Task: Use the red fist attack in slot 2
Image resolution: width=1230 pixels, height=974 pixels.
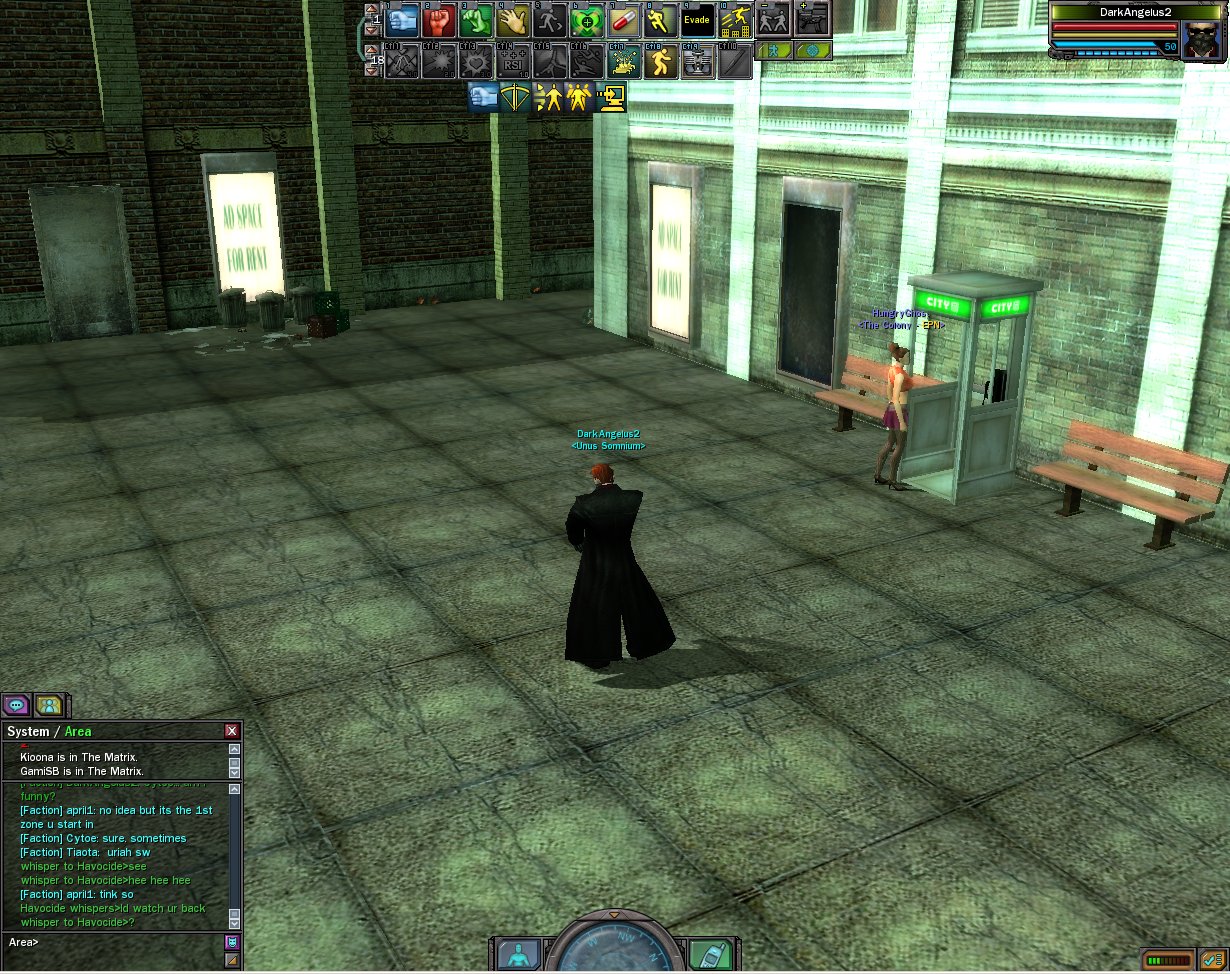Action: click(438, 19)
